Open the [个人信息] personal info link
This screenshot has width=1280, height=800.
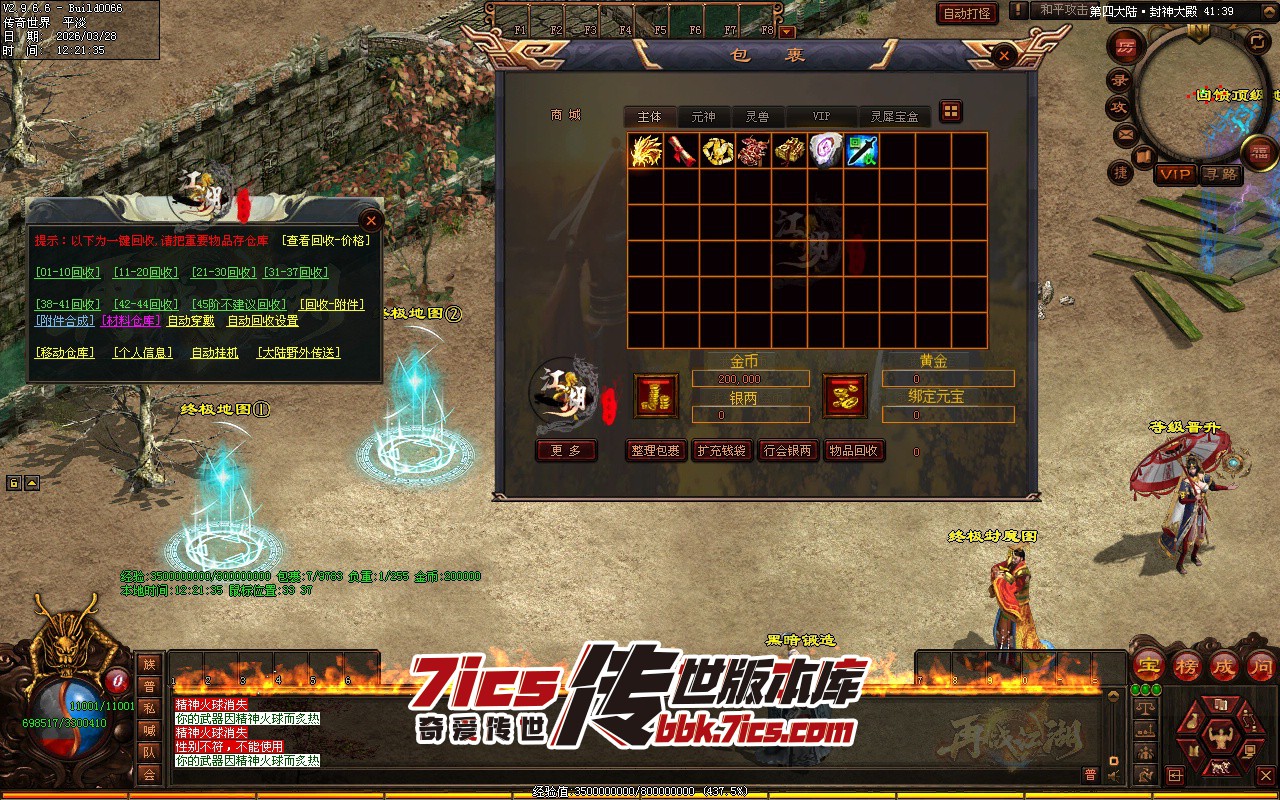[x=142, y=353]
